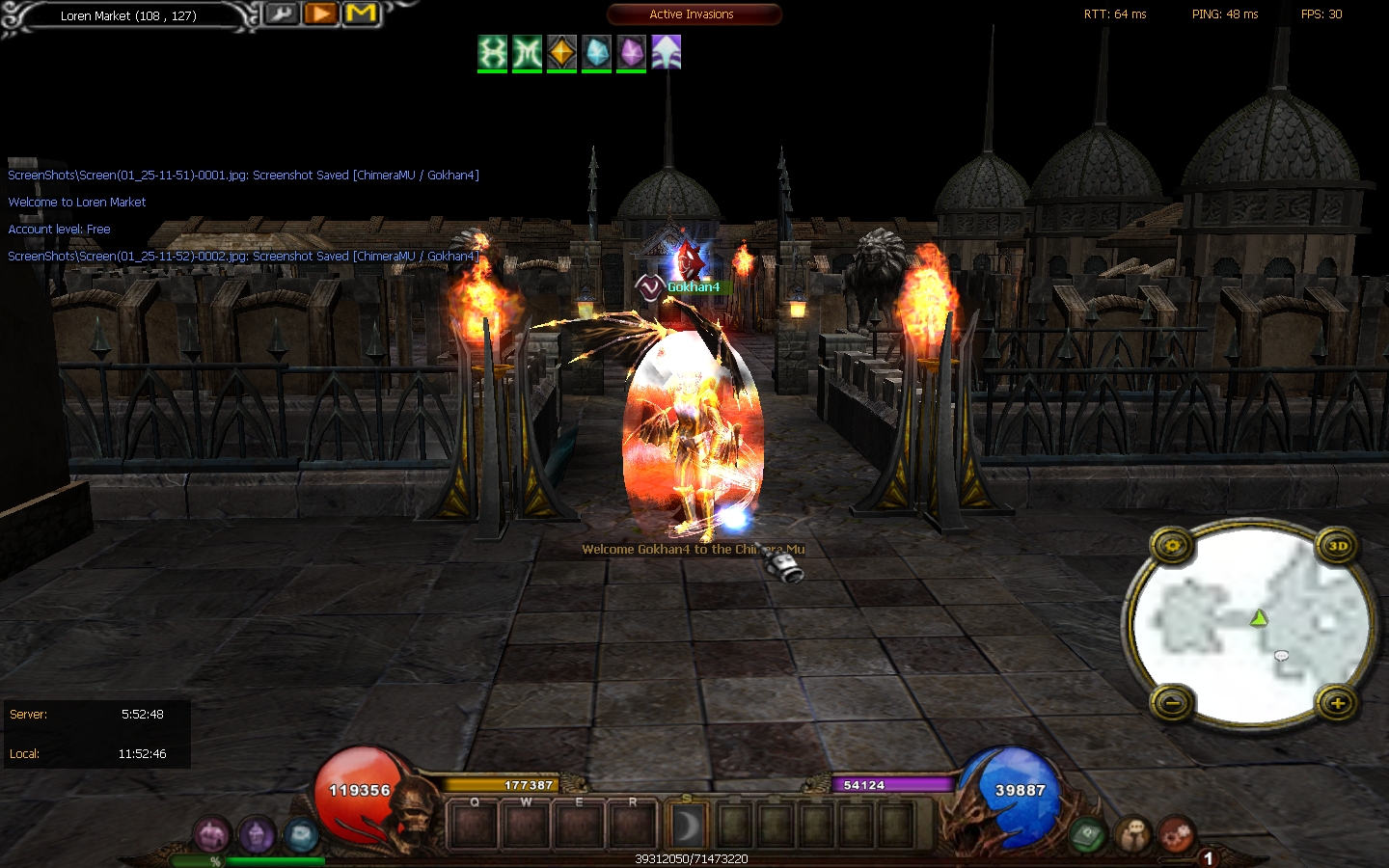Open the green book round button
This screenshot has width=1389, height=868.
1088,832
